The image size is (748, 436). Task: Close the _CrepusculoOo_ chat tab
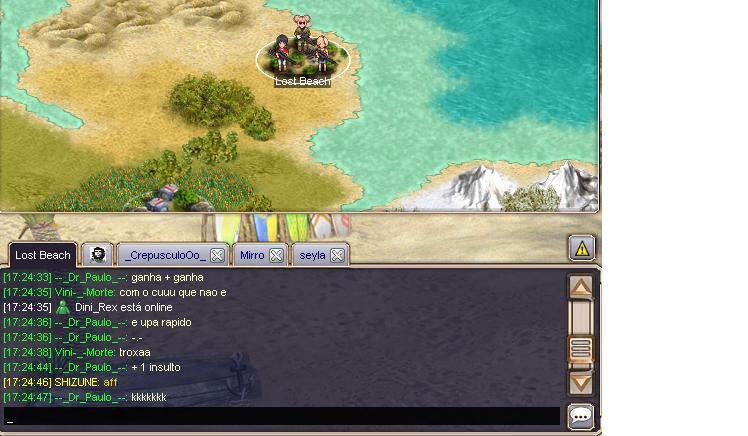tap(217, 255)
